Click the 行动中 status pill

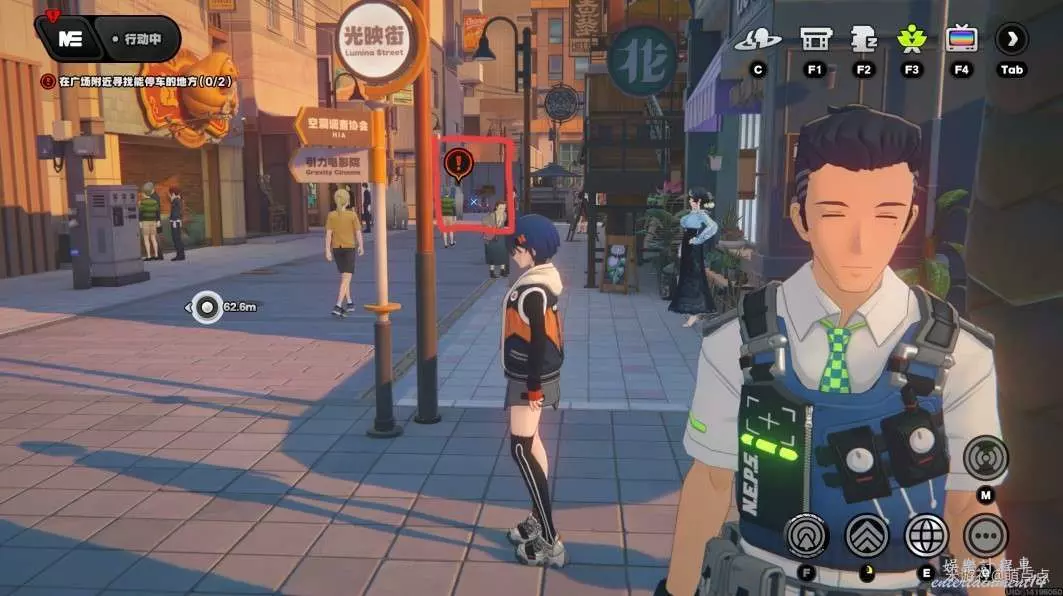(x=145, y=40)
